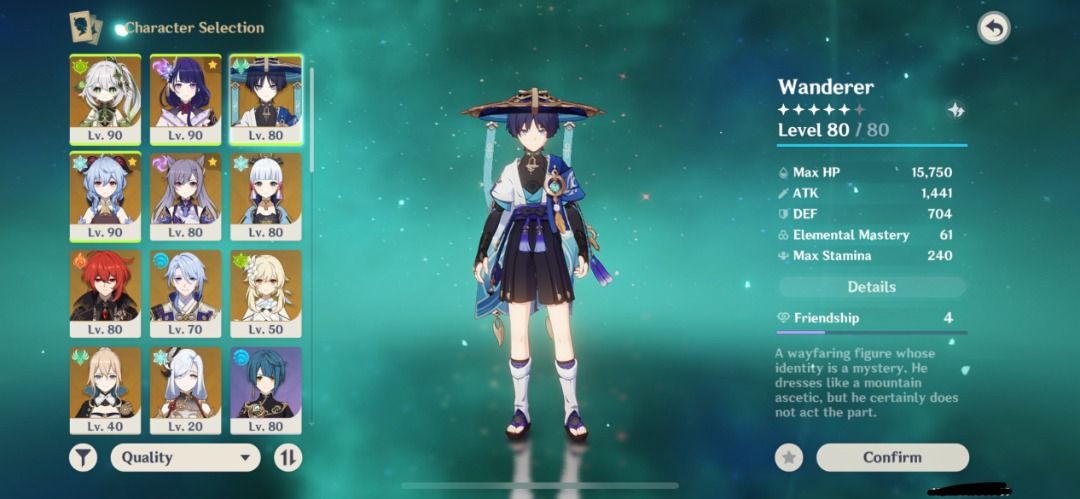Select the Nahida portrait with white hair

click(104, 98)
